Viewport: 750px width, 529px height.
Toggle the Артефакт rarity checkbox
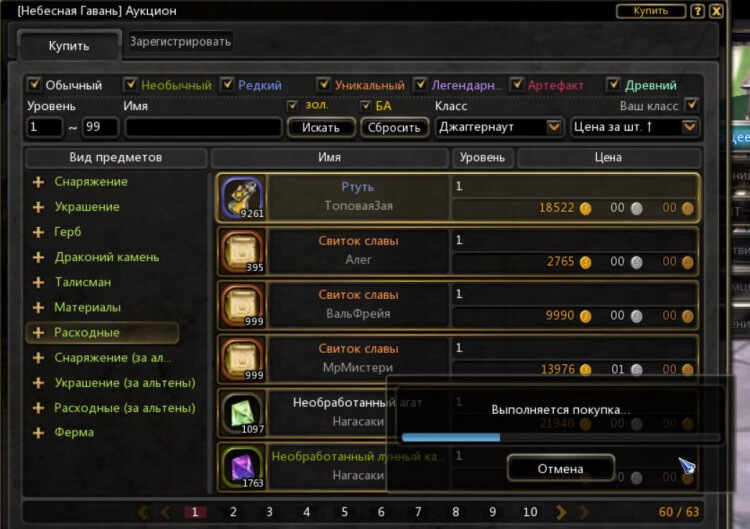517,85
